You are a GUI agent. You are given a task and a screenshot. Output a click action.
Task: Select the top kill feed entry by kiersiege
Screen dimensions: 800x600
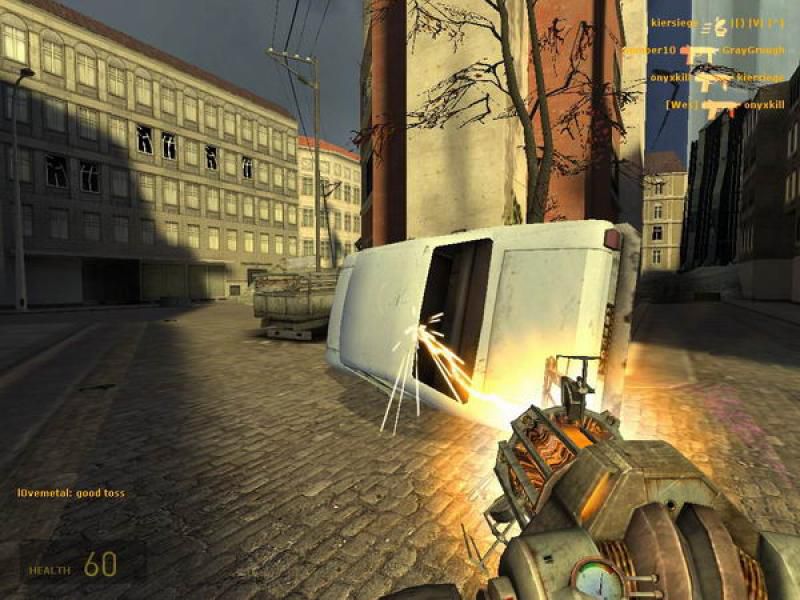click(x=716, y=22)
